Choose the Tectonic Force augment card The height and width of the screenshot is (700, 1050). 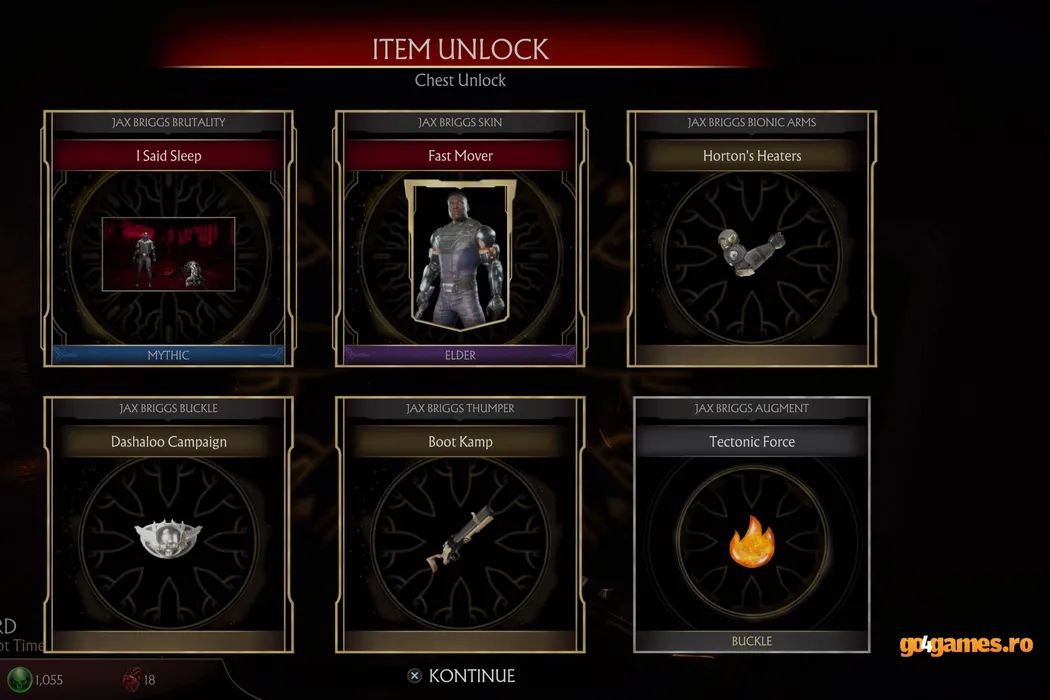[752, 525]
